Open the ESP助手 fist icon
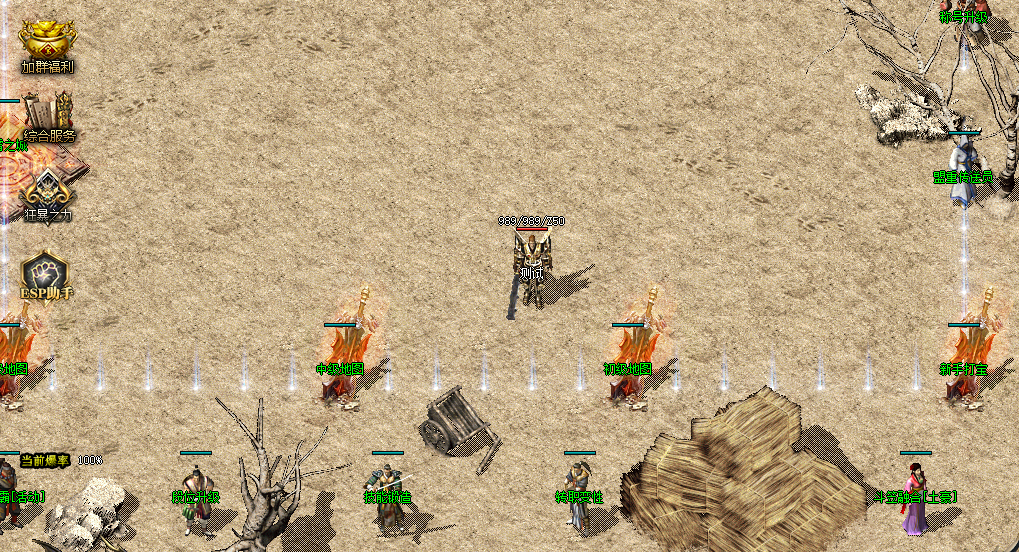1019x552 pixels. click(46, 273)
